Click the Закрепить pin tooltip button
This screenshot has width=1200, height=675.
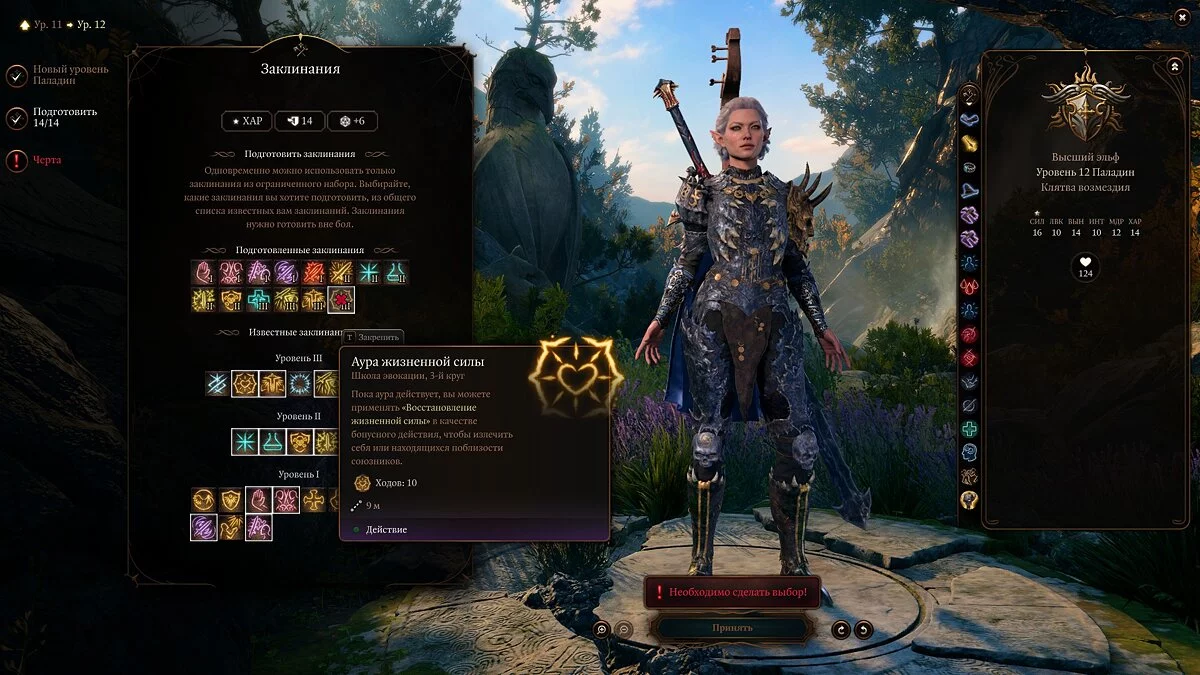click(x=374, y=337)
